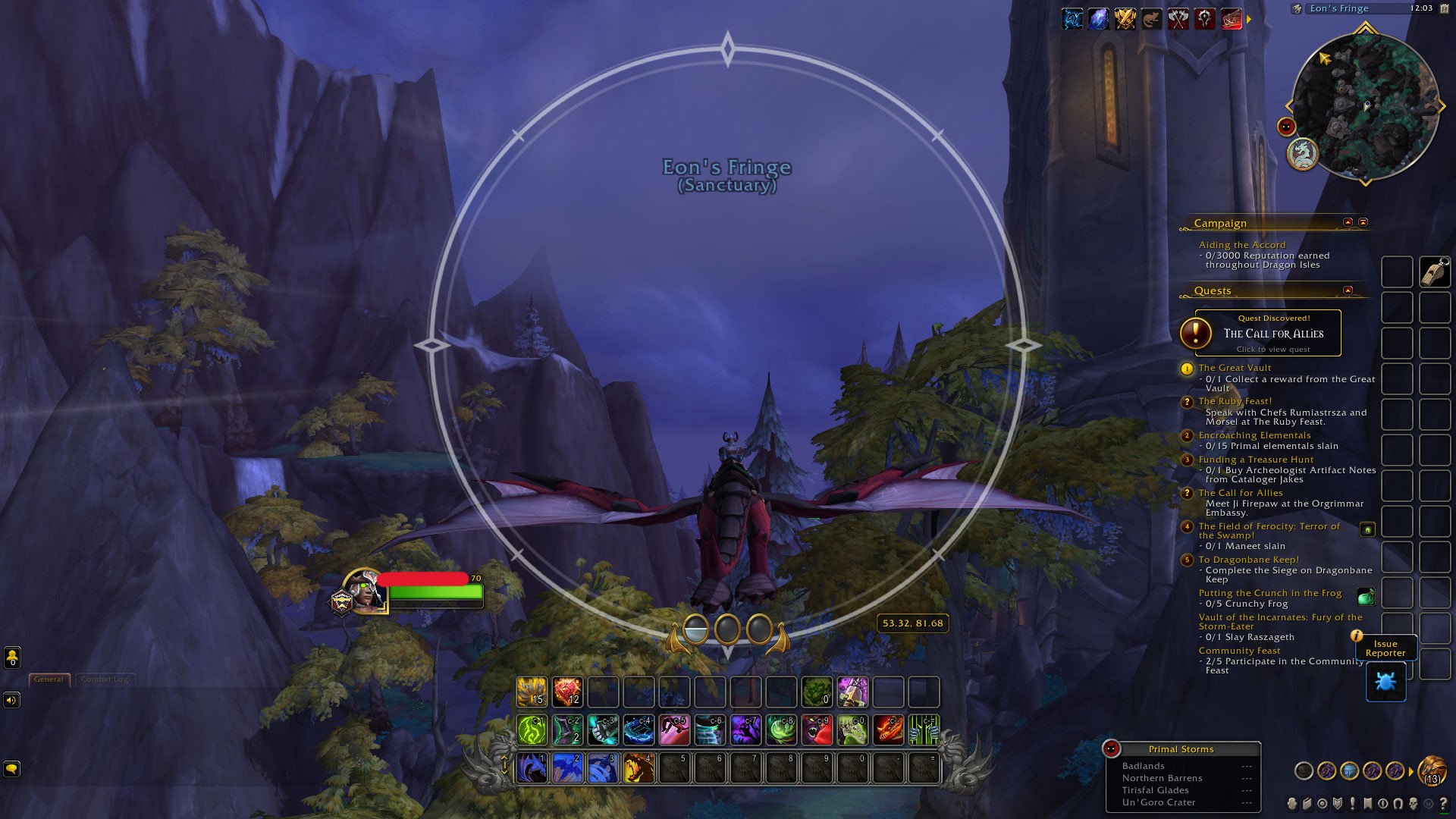The height and width of the screenshot is (819, 1456).
Task: Open the help question mark micro button
Action: 1443,803
